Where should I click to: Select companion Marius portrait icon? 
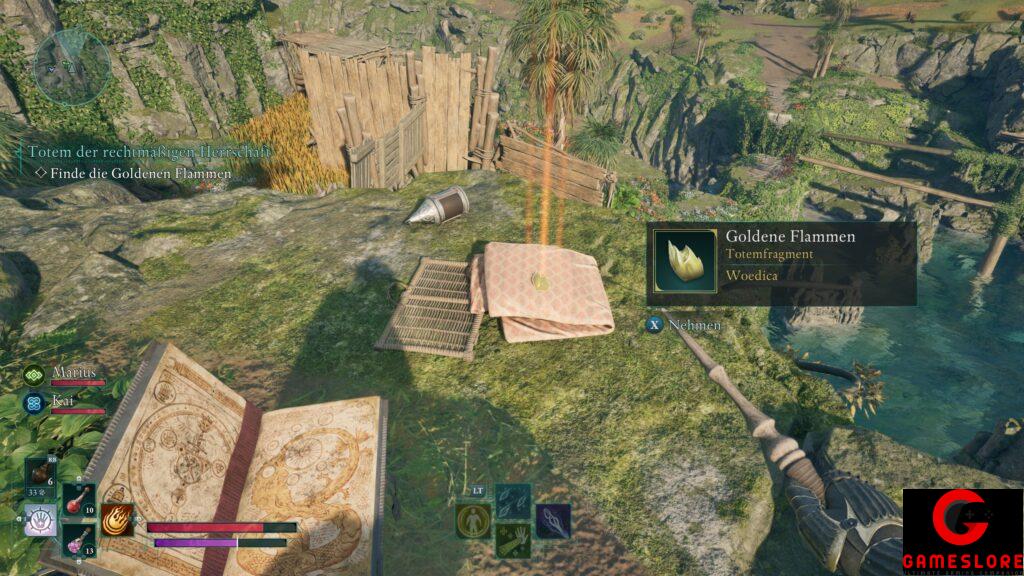point(35,375)
